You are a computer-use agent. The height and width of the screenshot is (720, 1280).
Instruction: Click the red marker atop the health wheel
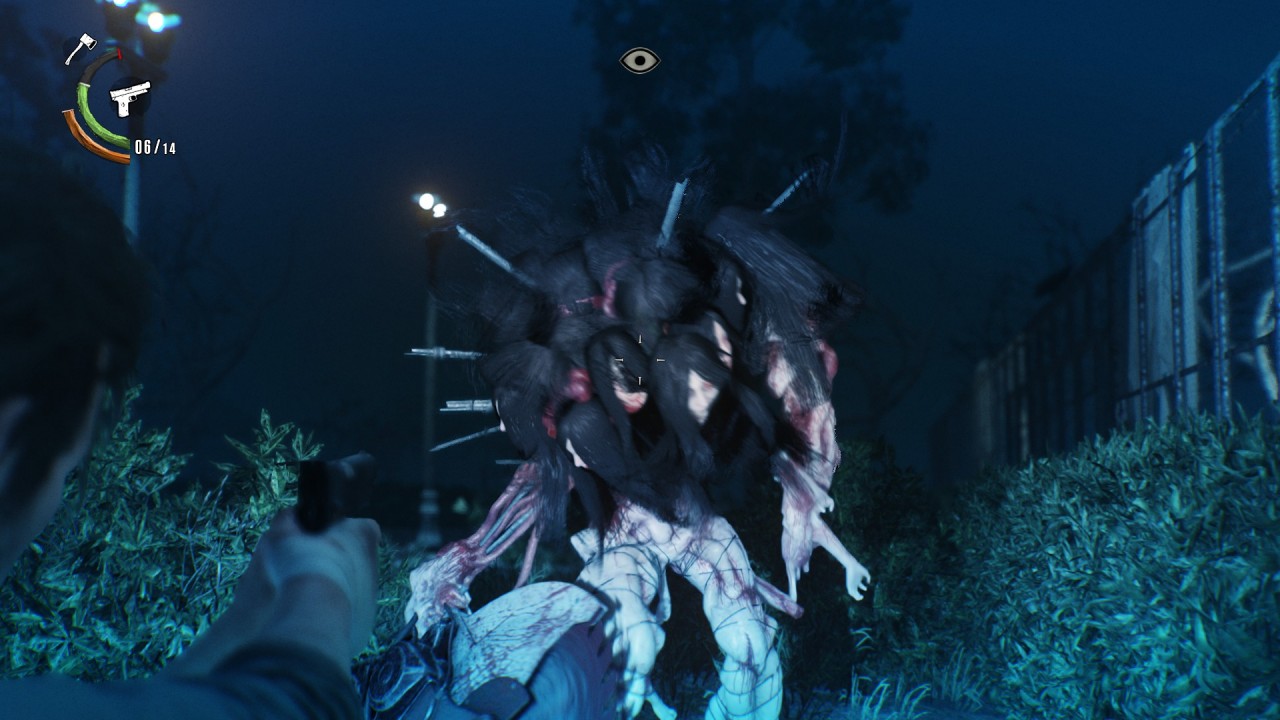pos(118,53)
